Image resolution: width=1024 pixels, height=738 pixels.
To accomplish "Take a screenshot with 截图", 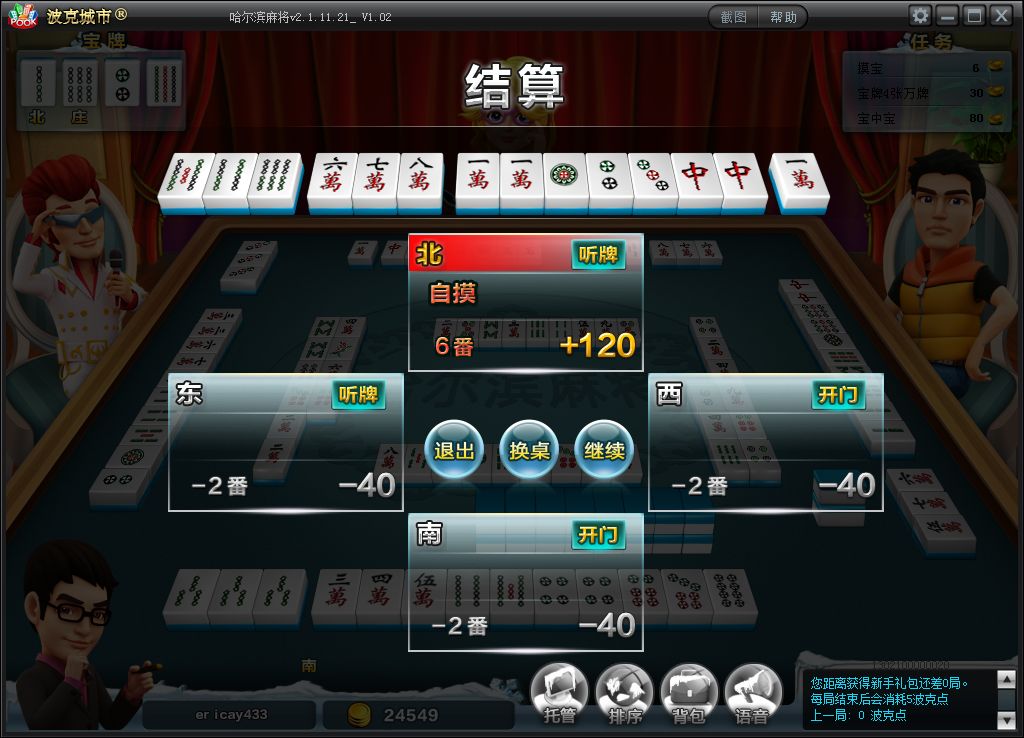I will click(x=734, y=17).
